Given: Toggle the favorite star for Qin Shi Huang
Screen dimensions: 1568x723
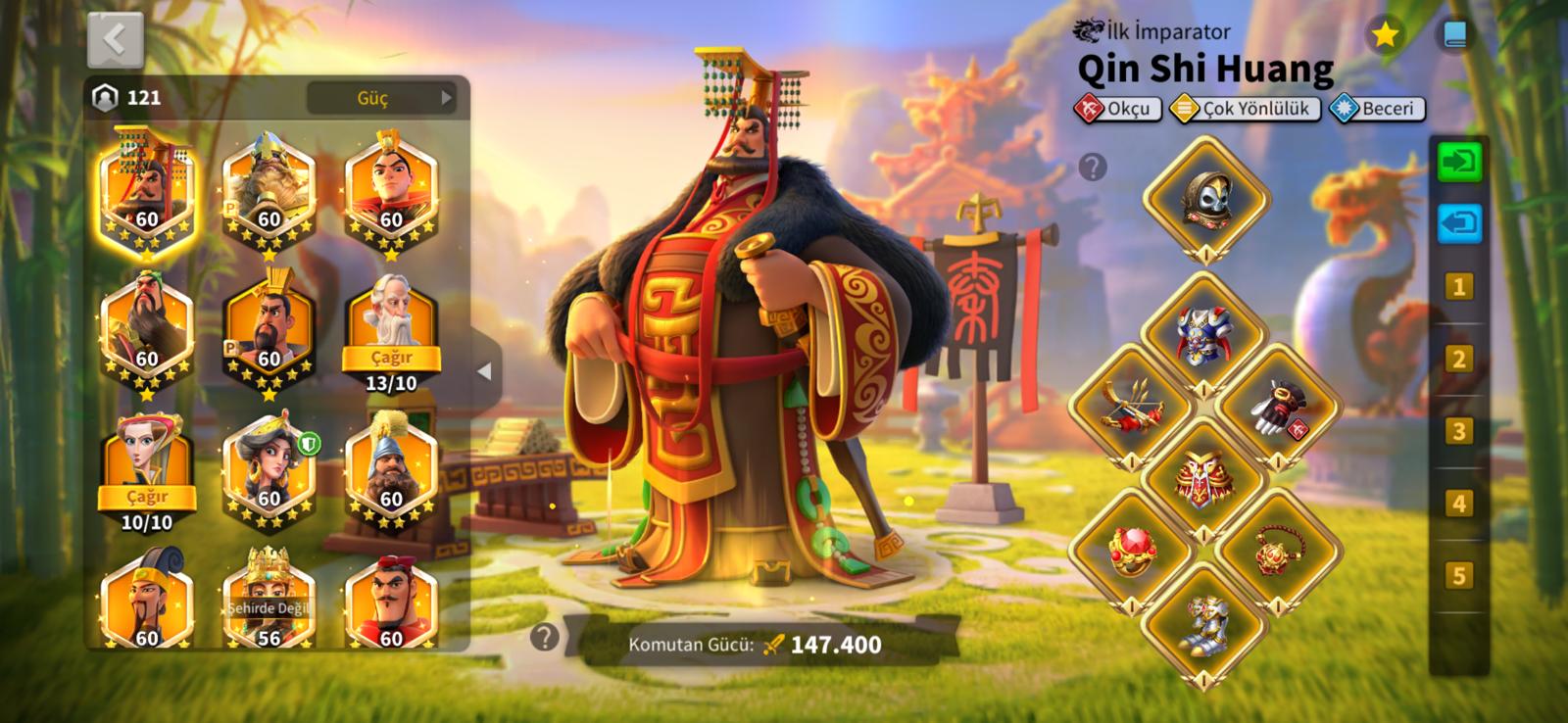Looking at the screenshot, I should (1385, 36).
